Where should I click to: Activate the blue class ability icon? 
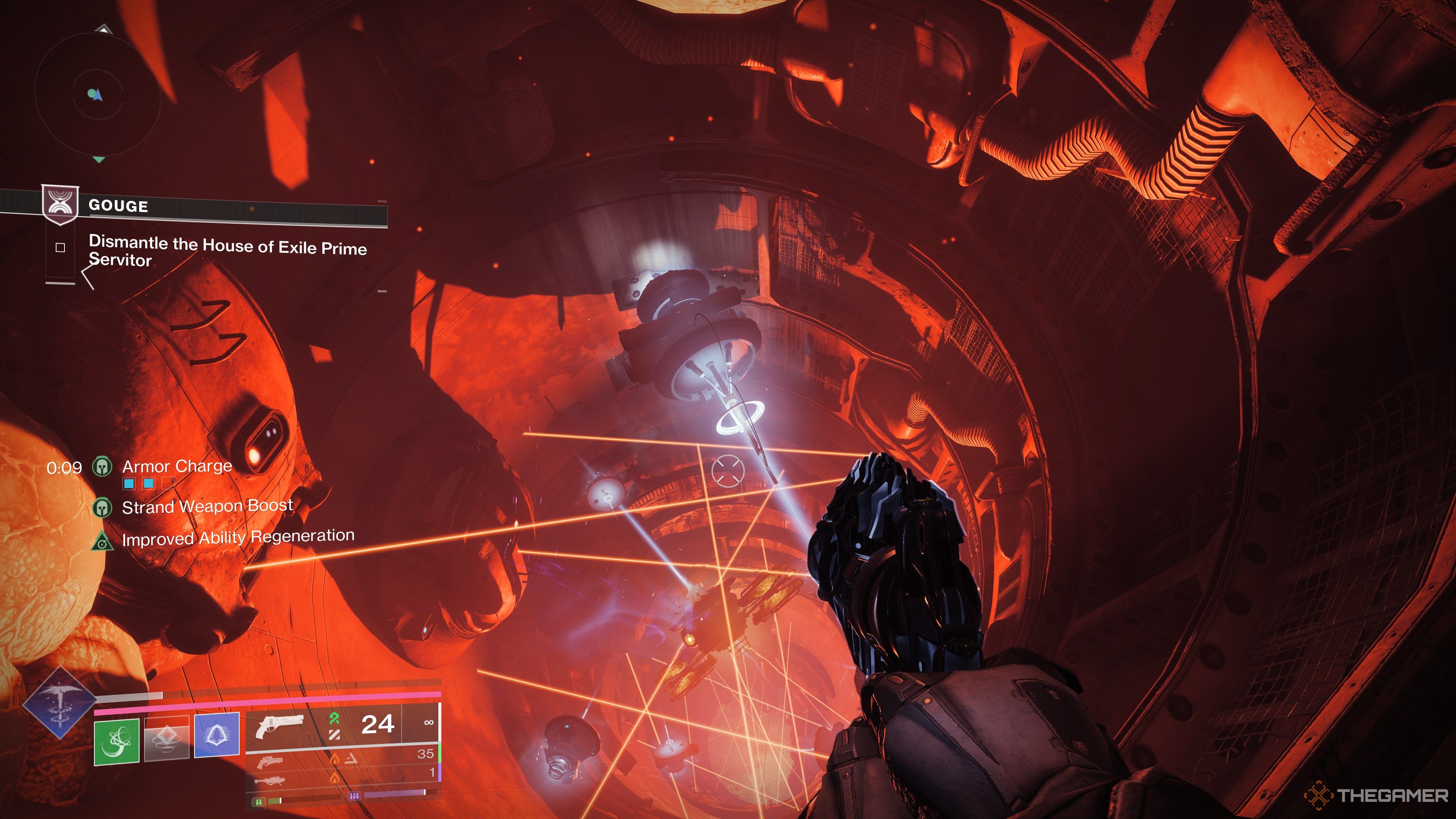click(217, 735)
